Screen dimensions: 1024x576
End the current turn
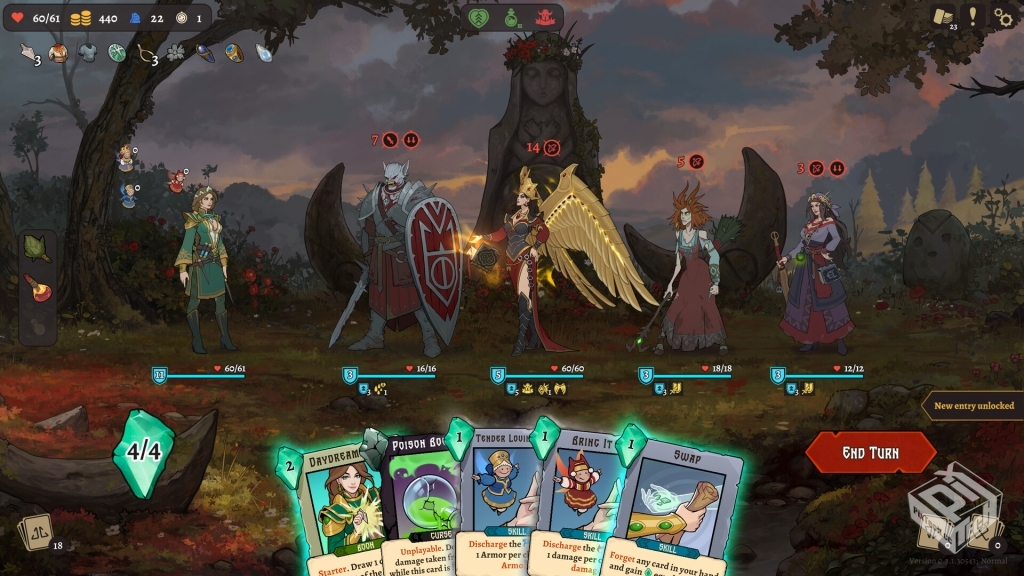click(870, 453)
